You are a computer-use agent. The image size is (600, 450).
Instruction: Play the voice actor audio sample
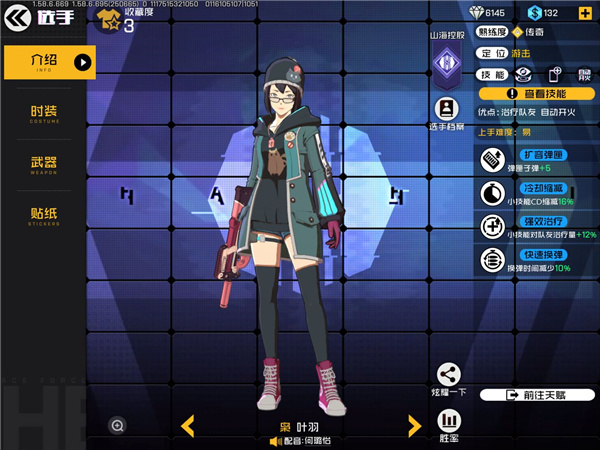click(272, 440)
